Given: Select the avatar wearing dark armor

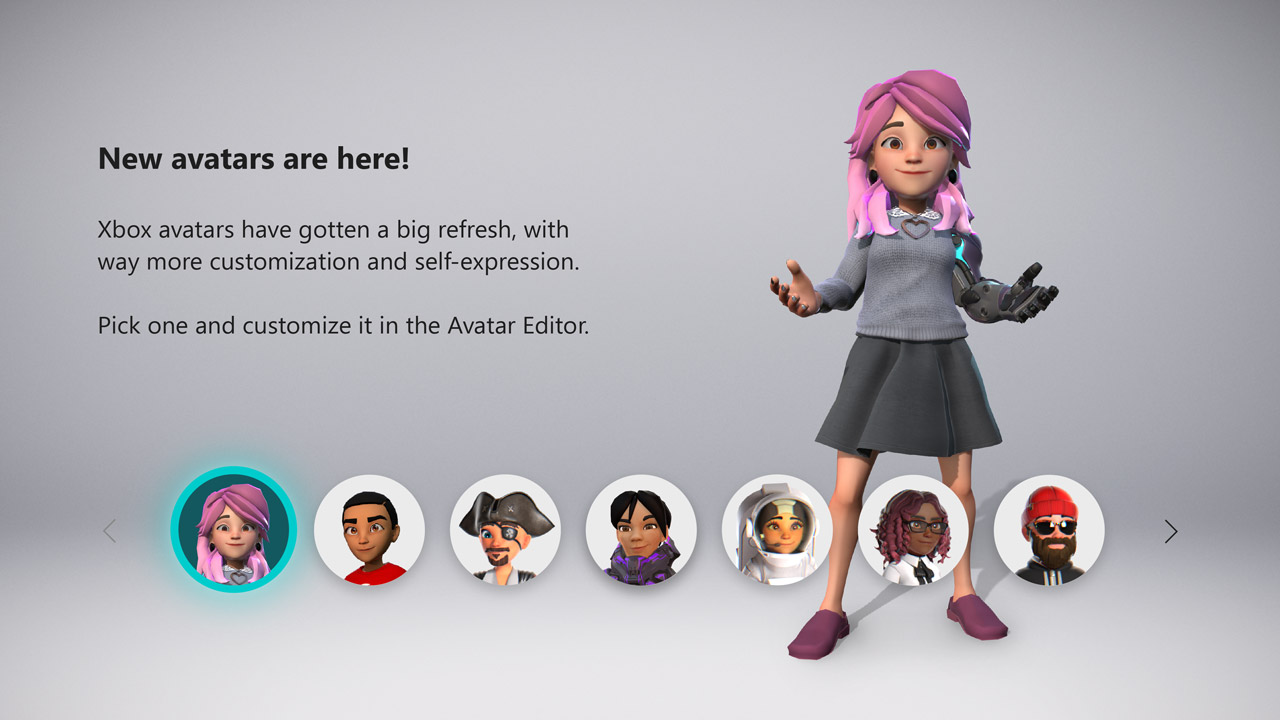Looking at the screenshot, I should pyautogui.click(x=642, y=528).
